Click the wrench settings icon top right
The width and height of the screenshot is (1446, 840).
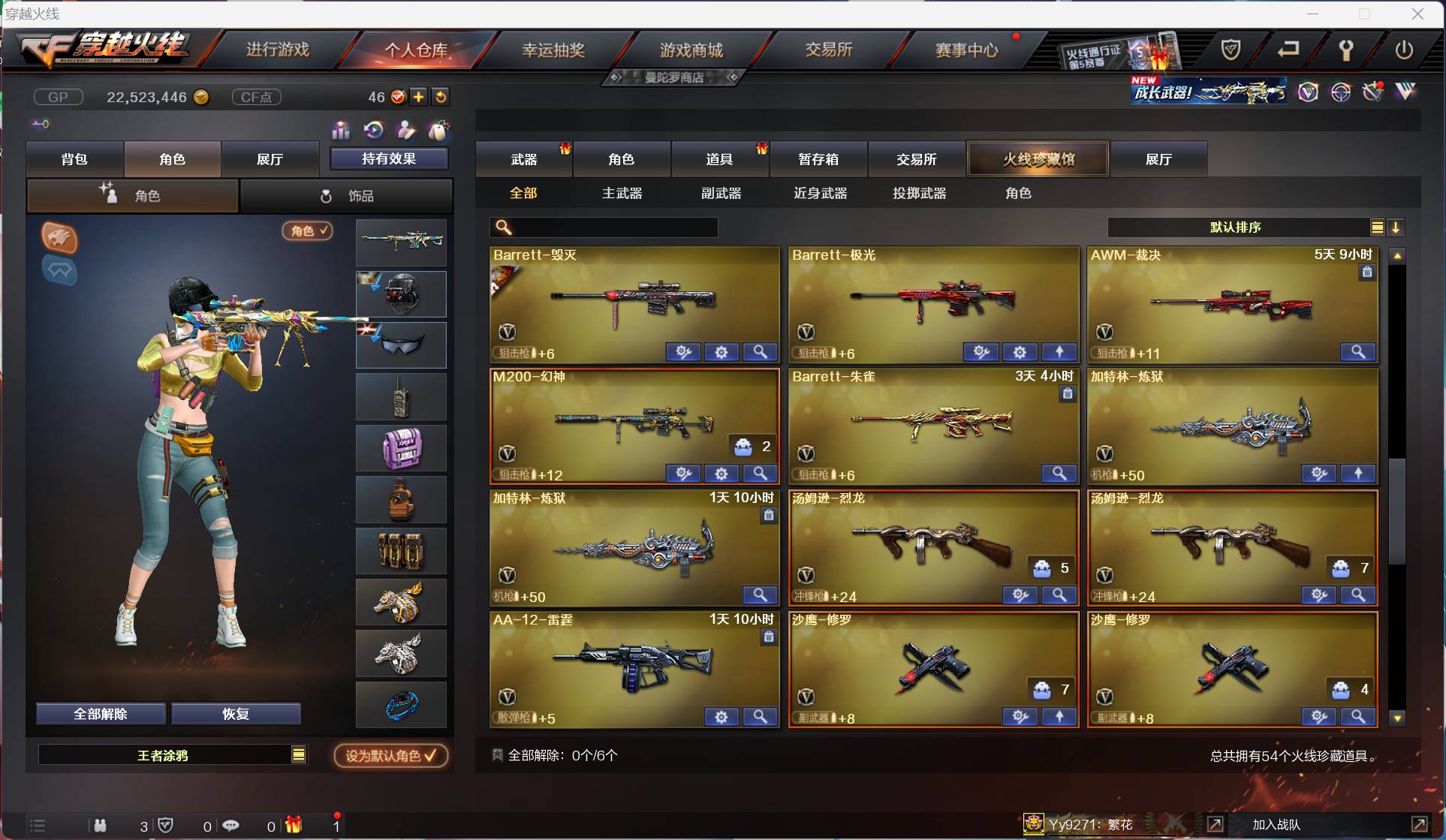[x=1345, y=50]
